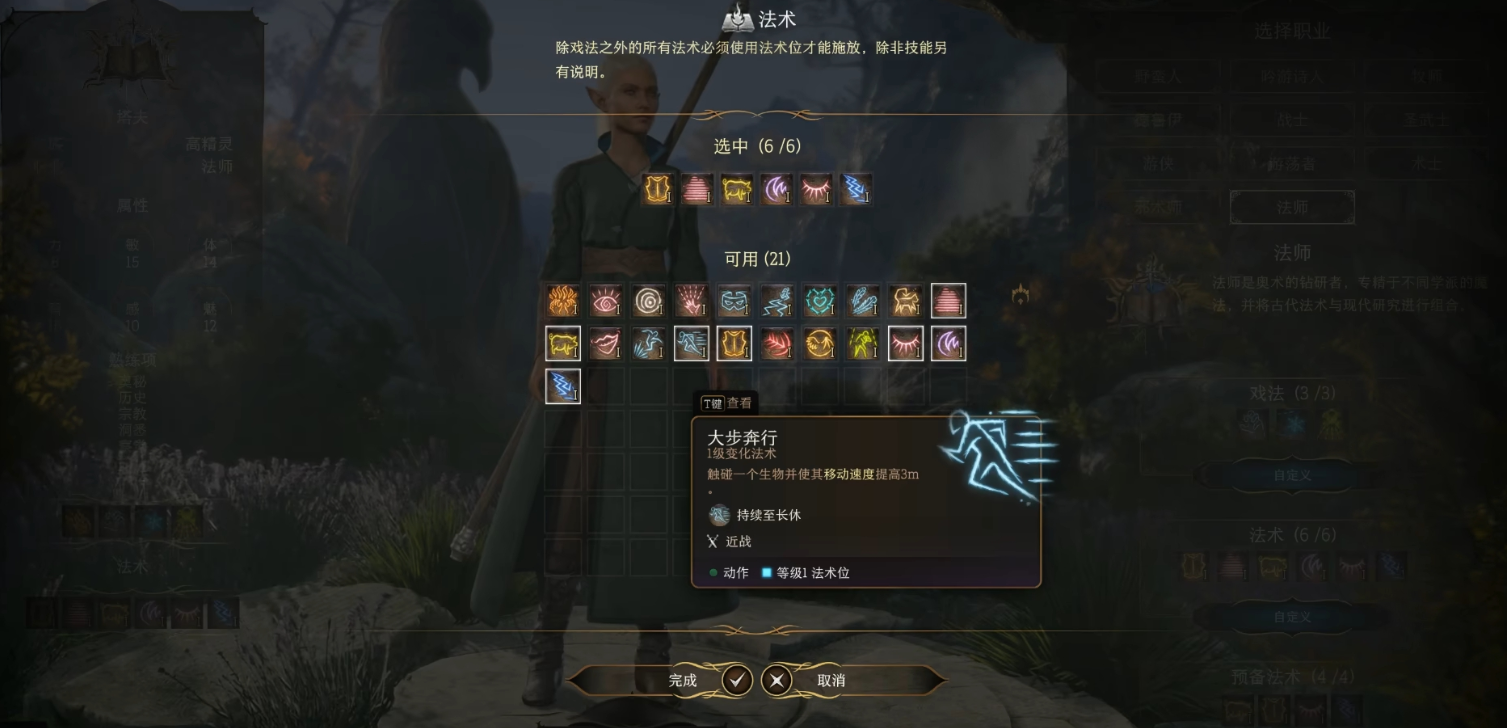Select the Witch Bolt lightning icon in third row
This screenshot has width=1507, height=728.
click(562, 386)
